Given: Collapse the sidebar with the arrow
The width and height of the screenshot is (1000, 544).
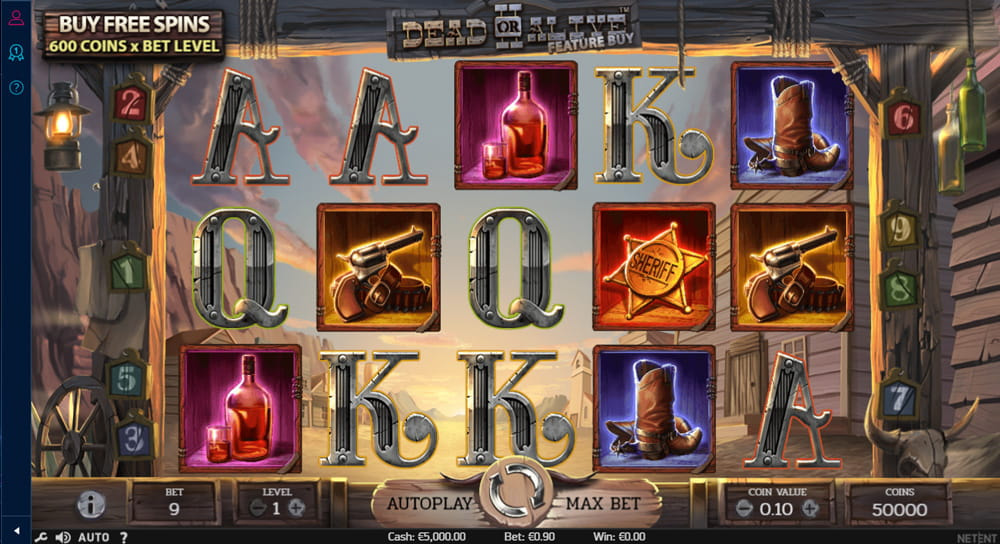Looking at the screenshot, I should 16,530.
